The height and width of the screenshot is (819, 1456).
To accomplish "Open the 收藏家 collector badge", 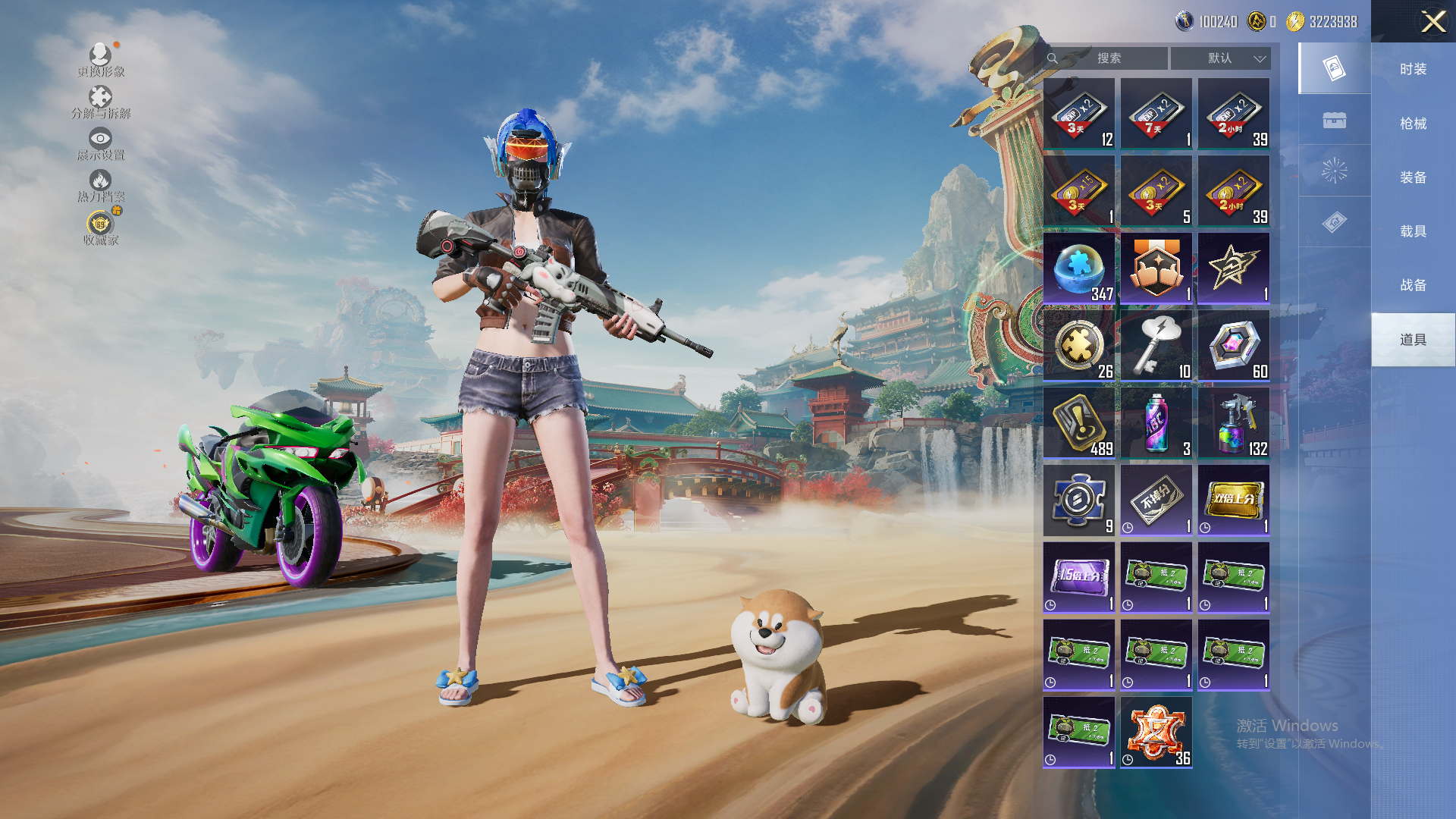I will click(101, 228).
